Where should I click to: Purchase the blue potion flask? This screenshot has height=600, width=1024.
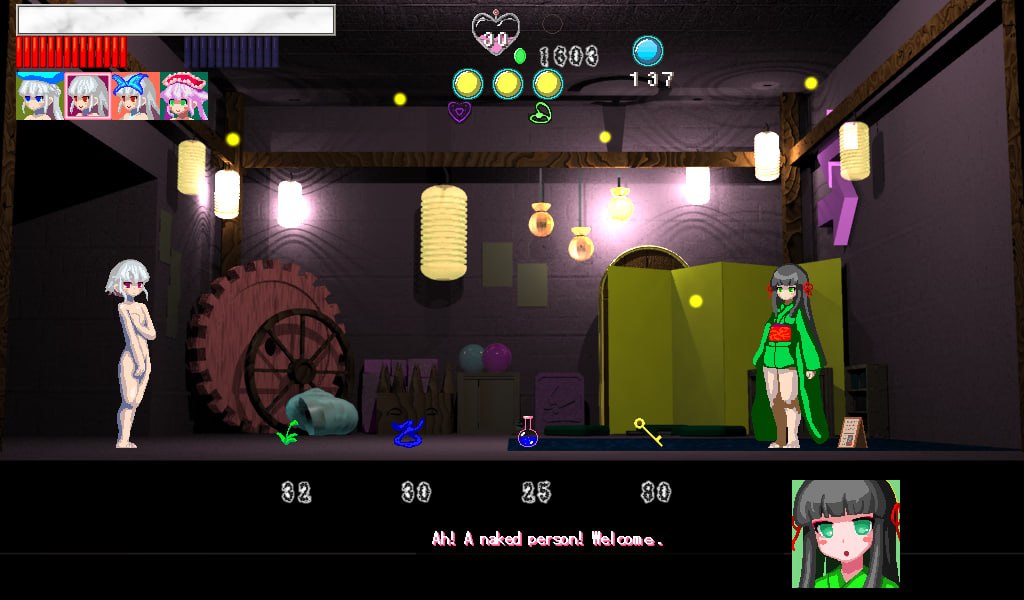point(528,432)
